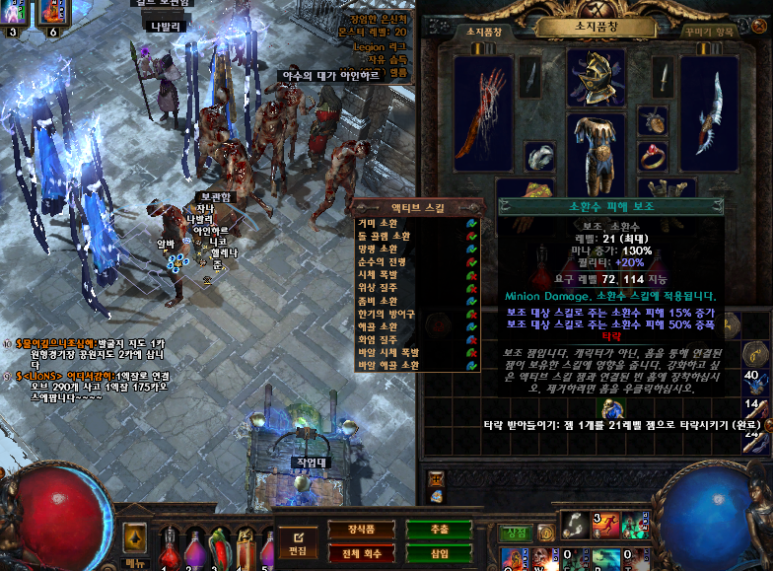The width and height of the screenshot is (773, 571).
Task: Select the equipped amulet slot
Action: [654, 120]
